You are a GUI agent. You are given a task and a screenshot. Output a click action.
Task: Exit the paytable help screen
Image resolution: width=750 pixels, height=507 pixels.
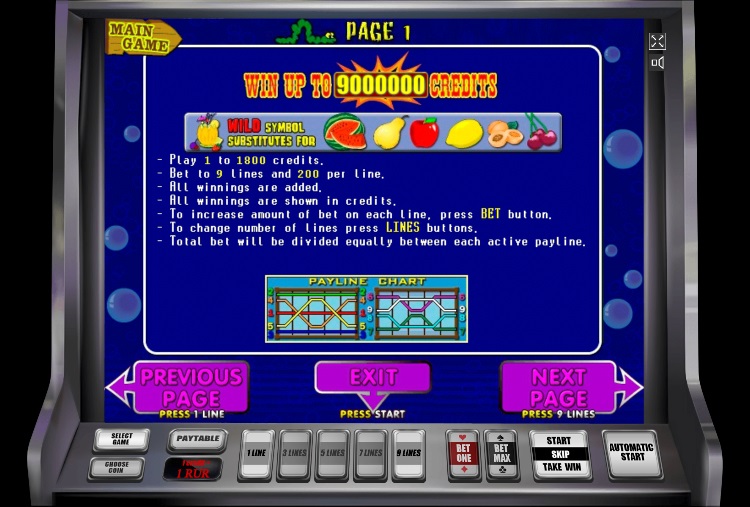click(372, 378)
